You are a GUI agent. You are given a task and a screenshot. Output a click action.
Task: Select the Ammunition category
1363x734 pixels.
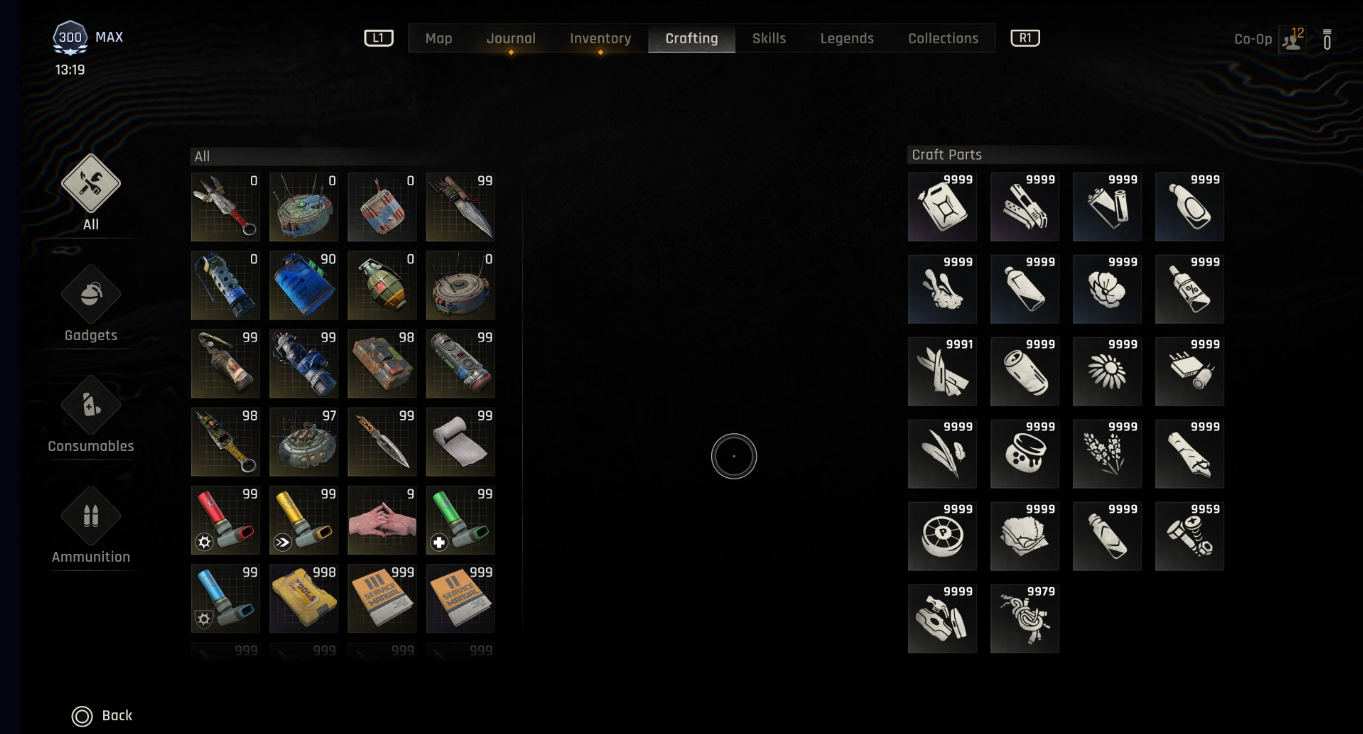pyautogui.click(x=91, y=527)
